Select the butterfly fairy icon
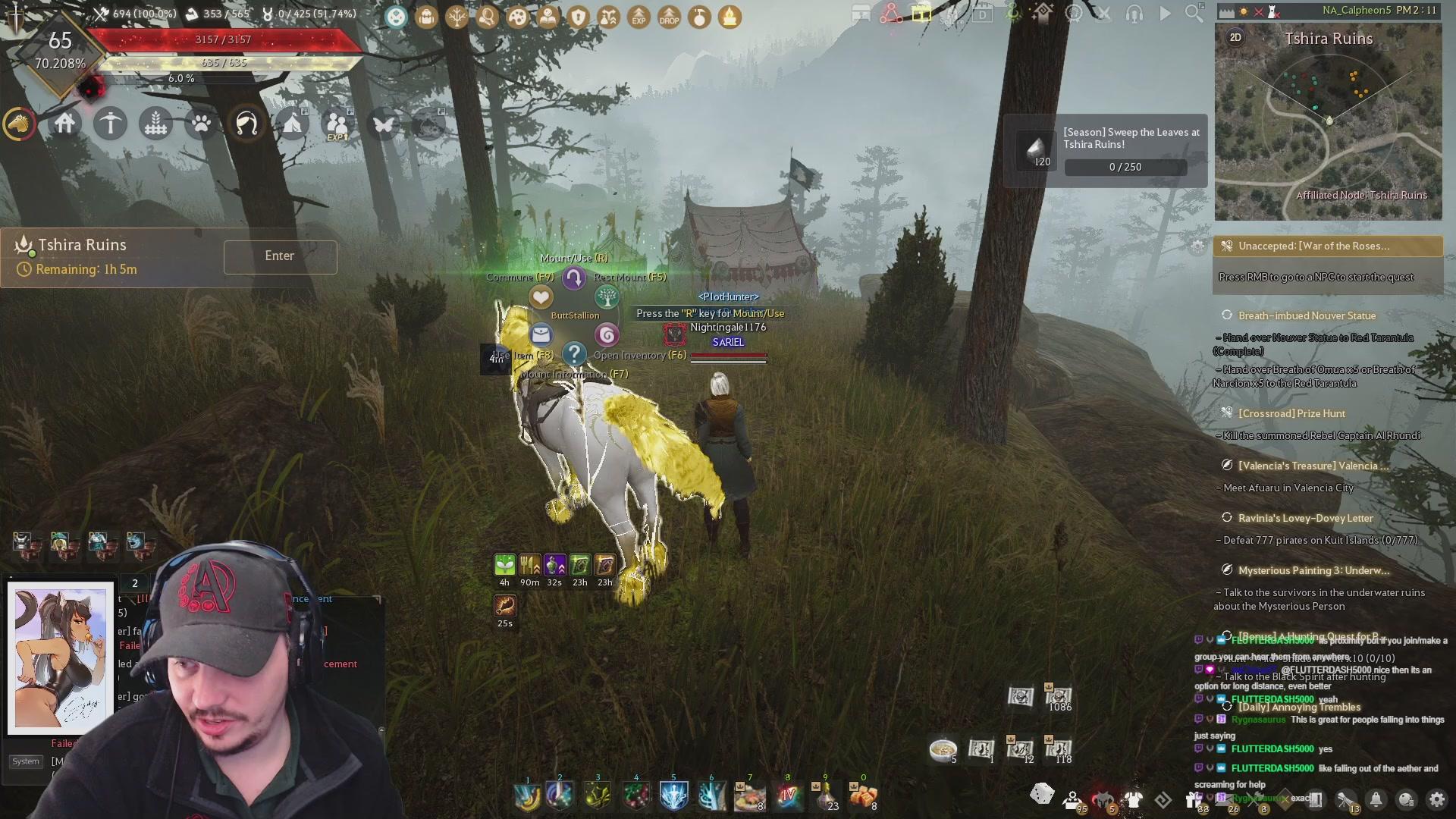This screenshot has width=1456, height=819. pyautogui.click(x=384, y=123)
